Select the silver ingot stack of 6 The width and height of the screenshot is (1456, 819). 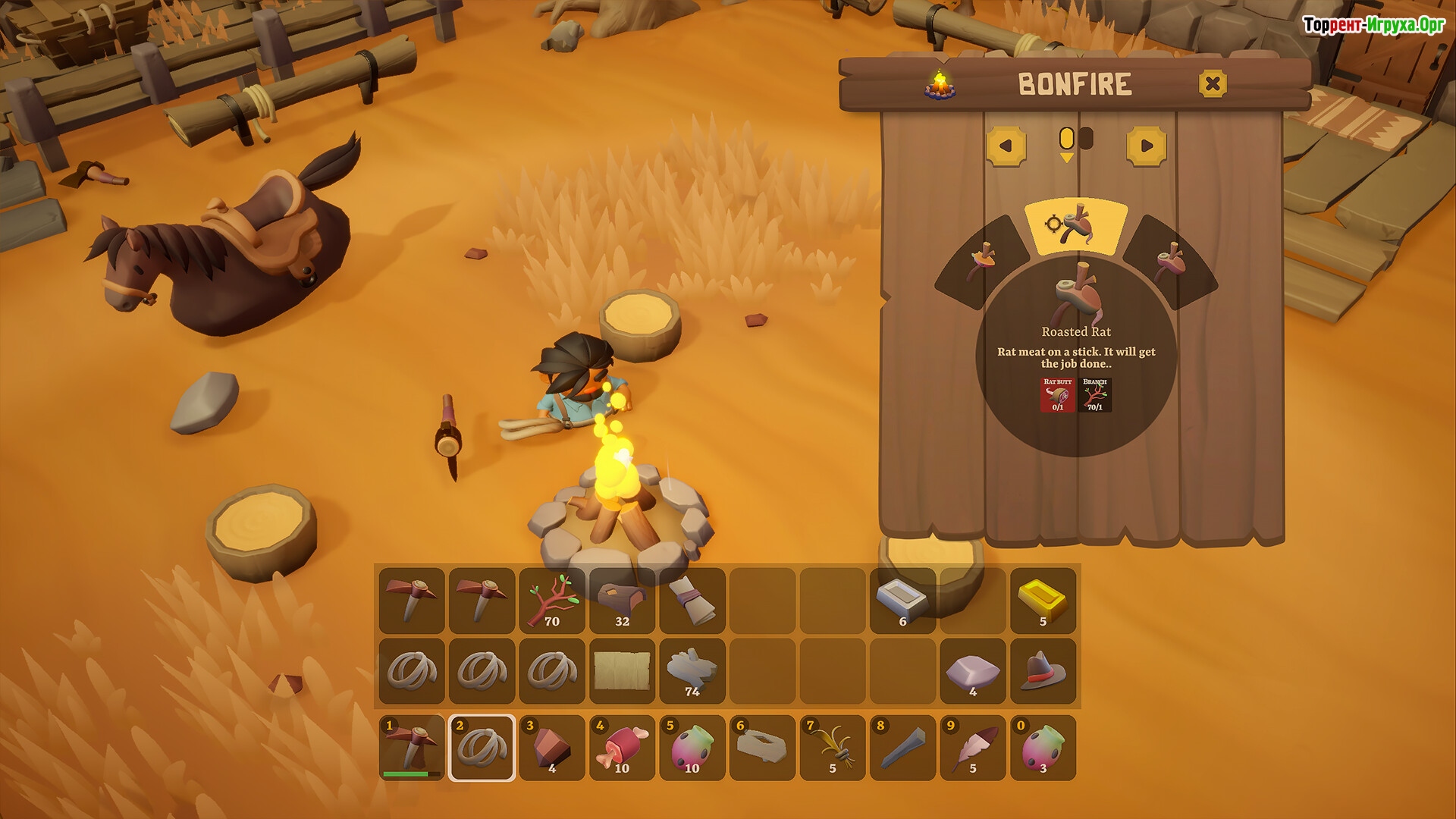[902, 601]
